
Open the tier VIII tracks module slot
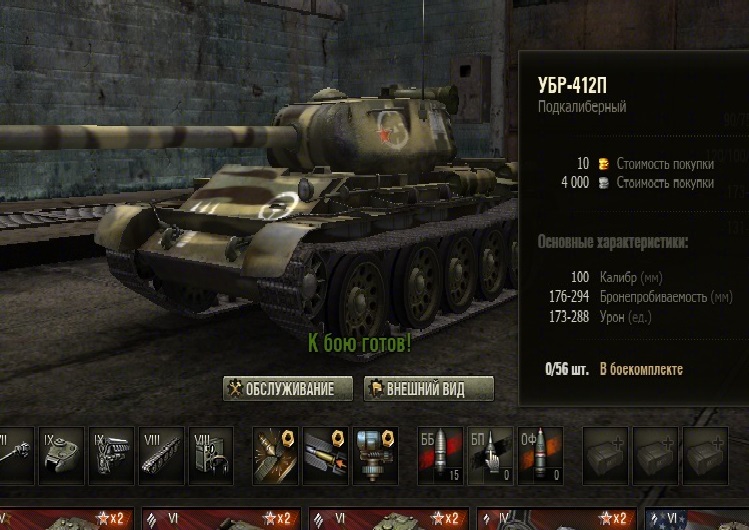point(161,456)
